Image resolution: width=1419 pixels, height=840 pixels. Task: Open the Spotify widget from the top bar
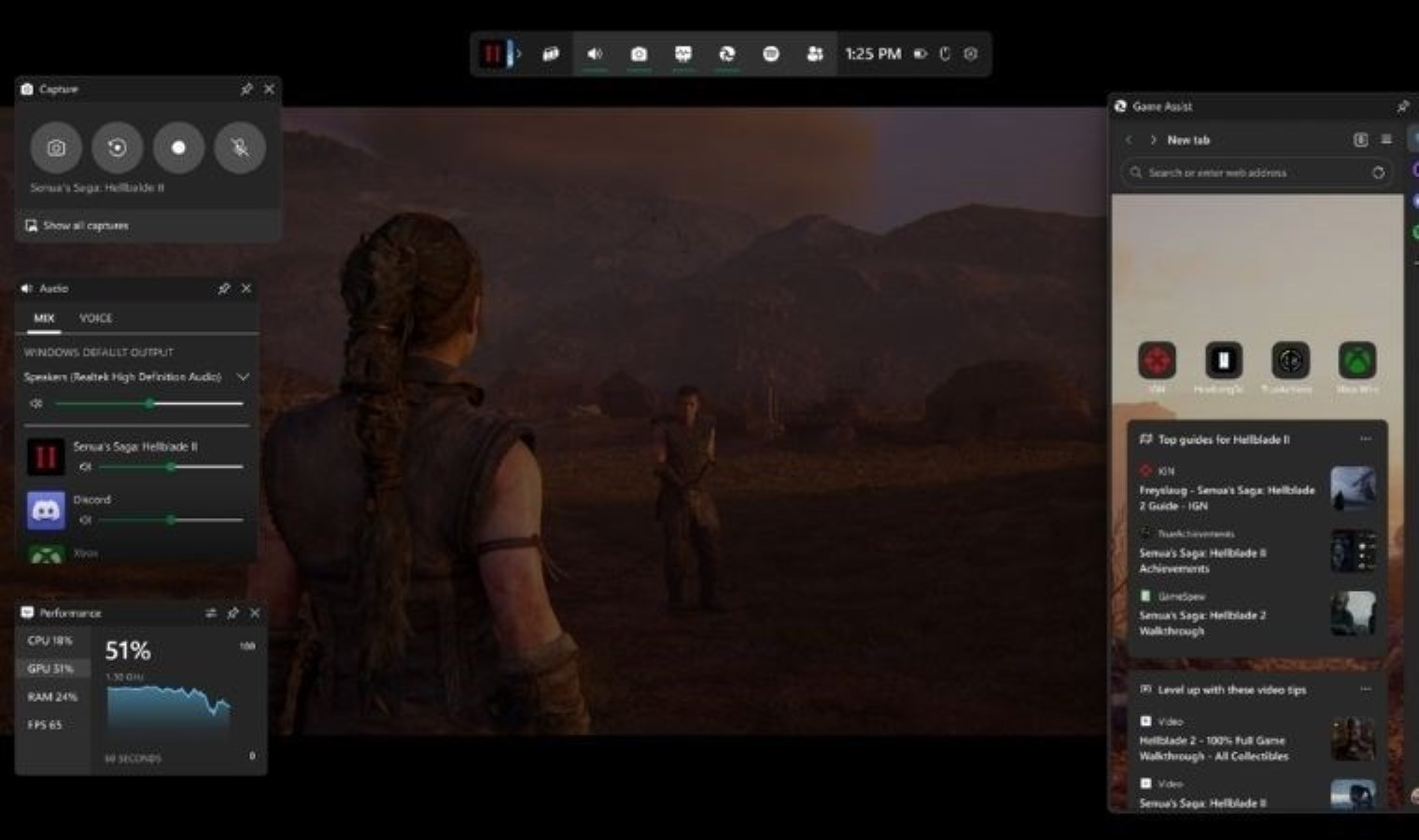coord(771,54)
